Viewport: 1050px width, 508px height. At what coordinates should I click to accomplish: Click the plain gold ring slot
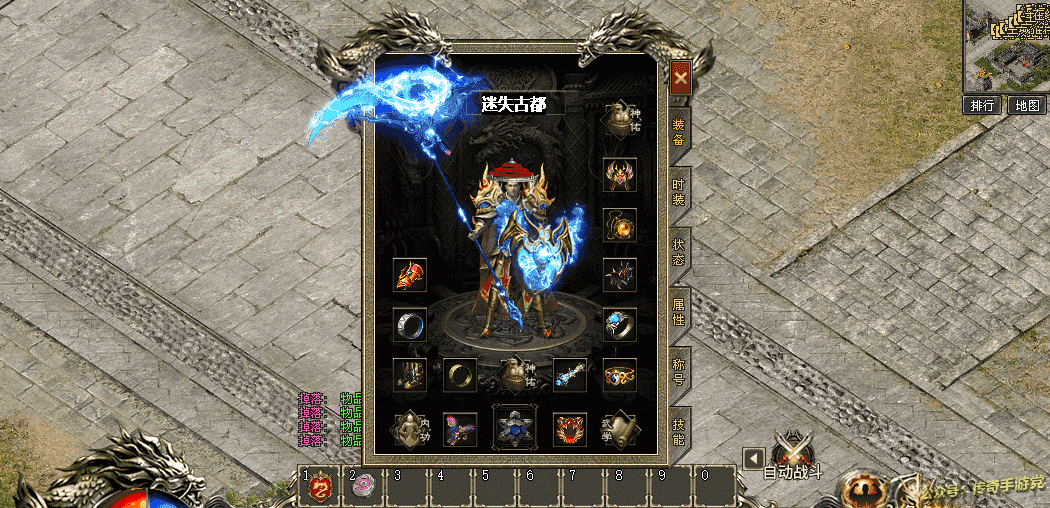click(x=460, y=374)
